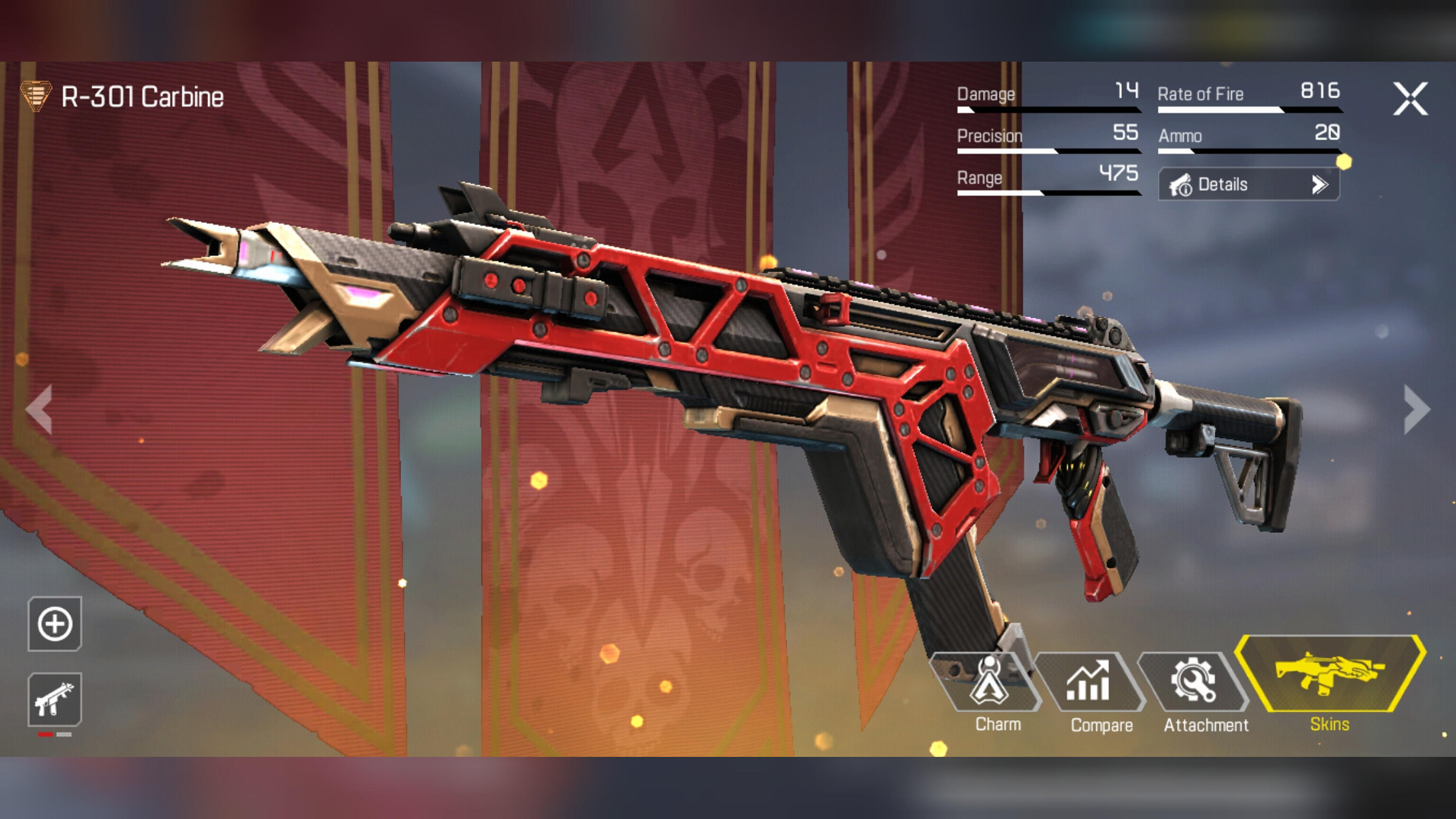Open the weapon Details panel
The image size is (1456, 819).
(x=1248, y=184)
